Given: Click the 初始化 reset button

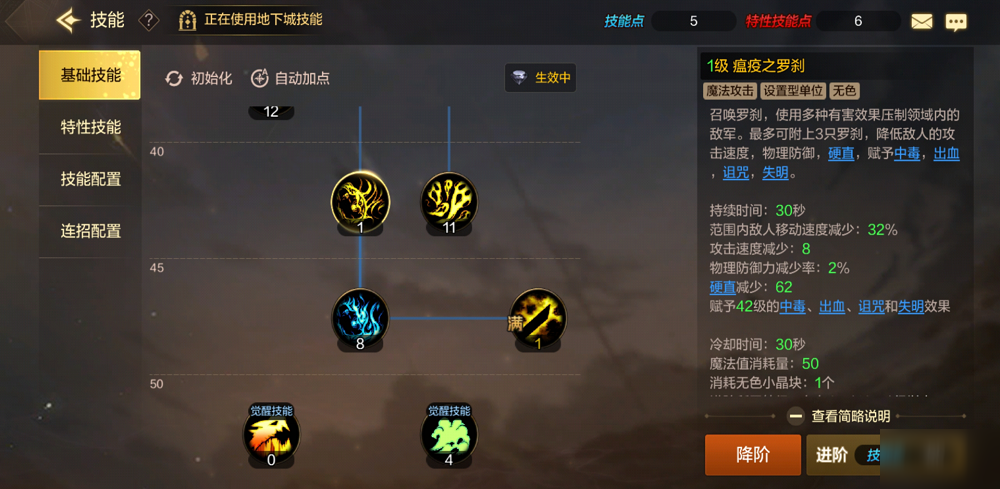Looking at the screenshot, I should coord(199,78).
